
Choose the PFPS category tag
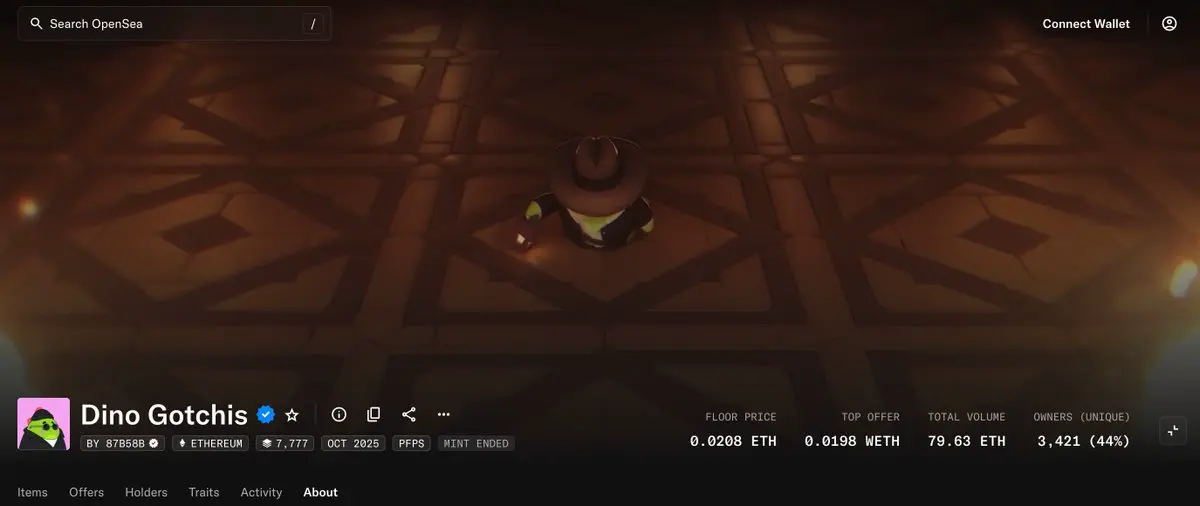(x=411, y=443)
